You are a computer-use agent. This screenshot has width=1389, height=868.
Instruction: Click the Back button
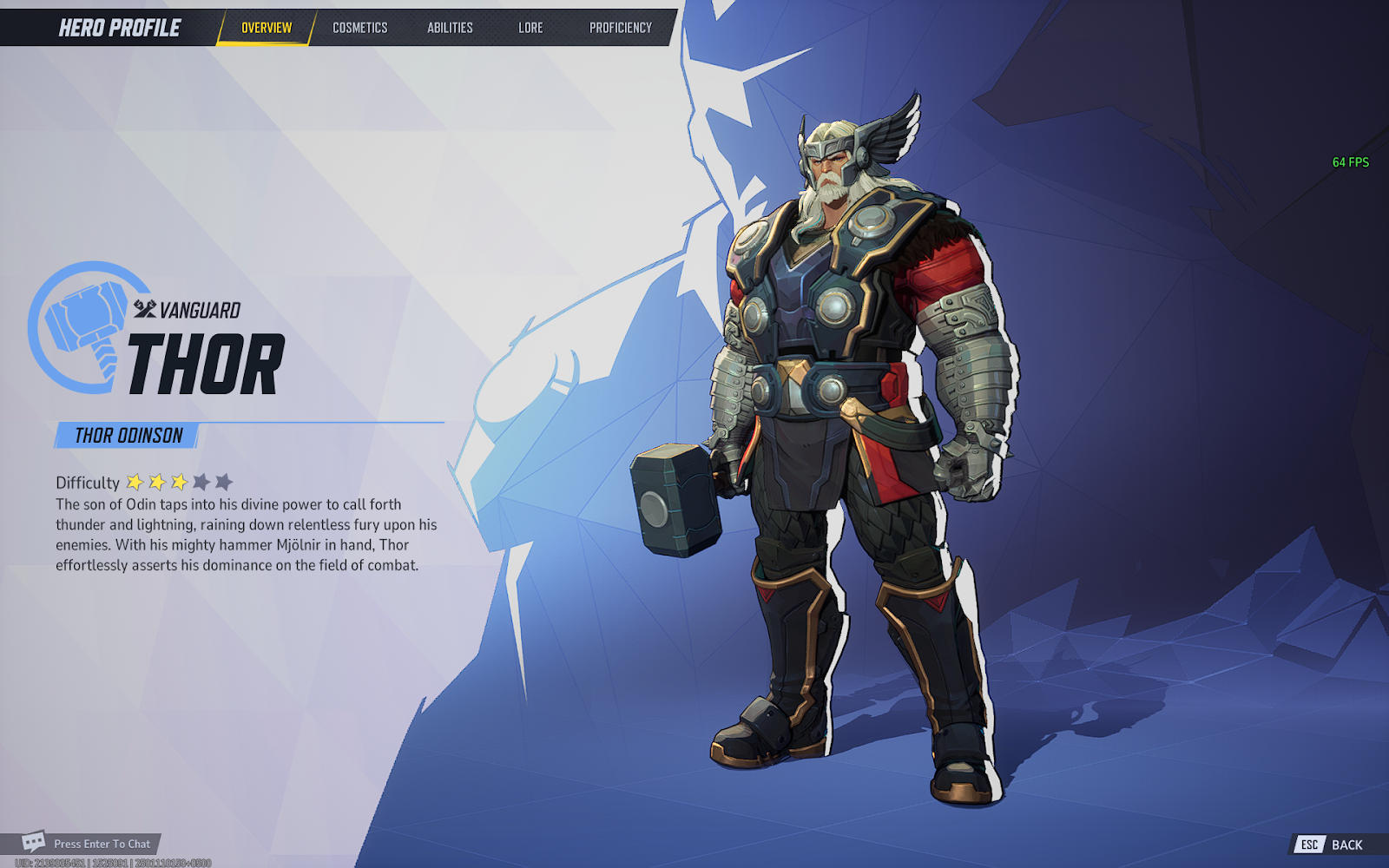point(1336,845)
